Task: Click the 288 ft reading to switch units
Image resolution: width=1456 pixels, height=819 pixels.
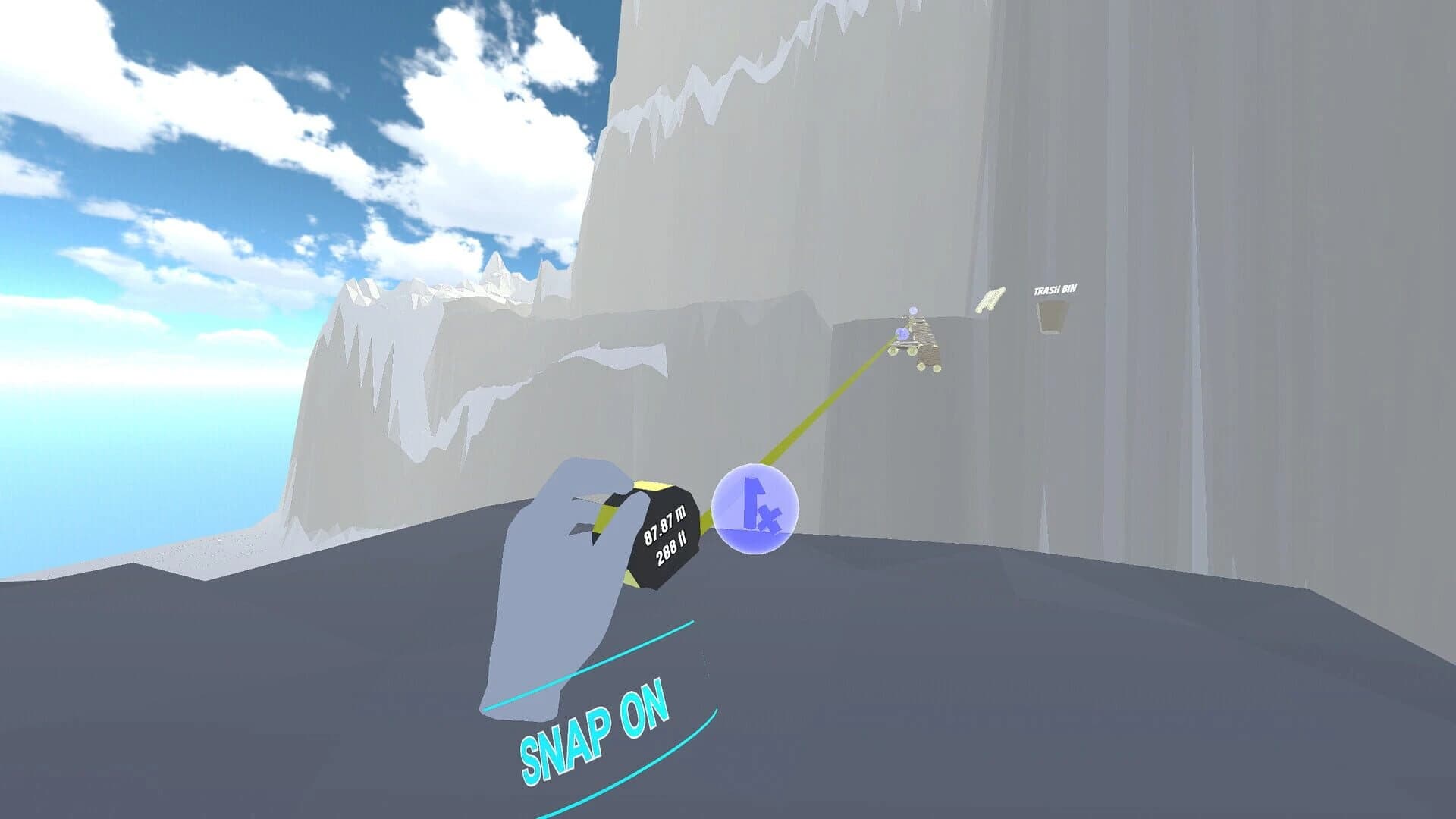Action: [x=670, y=548]
